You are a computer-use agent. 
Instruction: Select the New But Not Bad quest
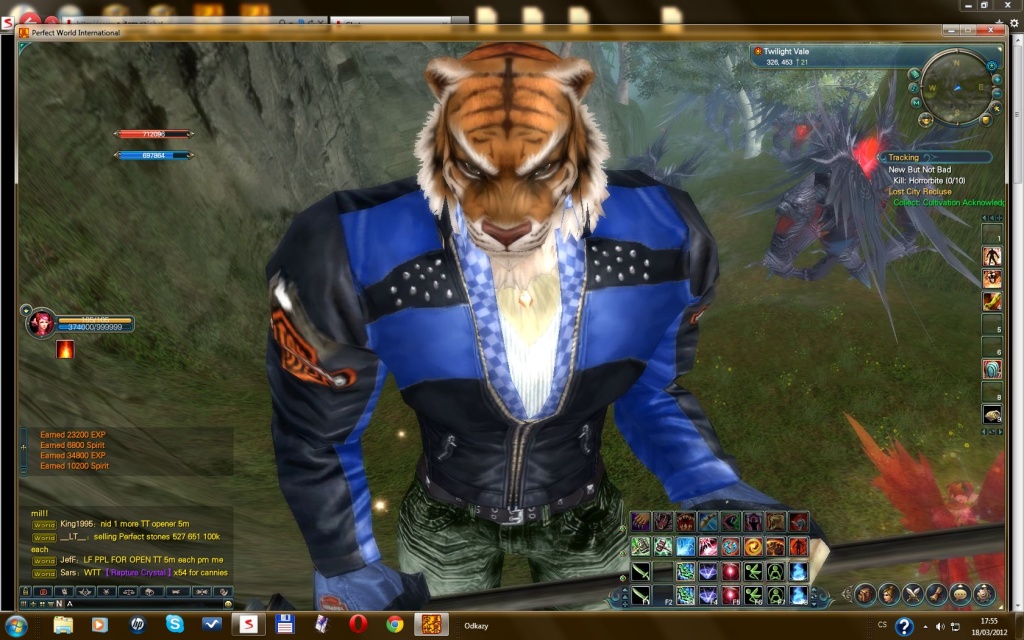tap(920, 170)
